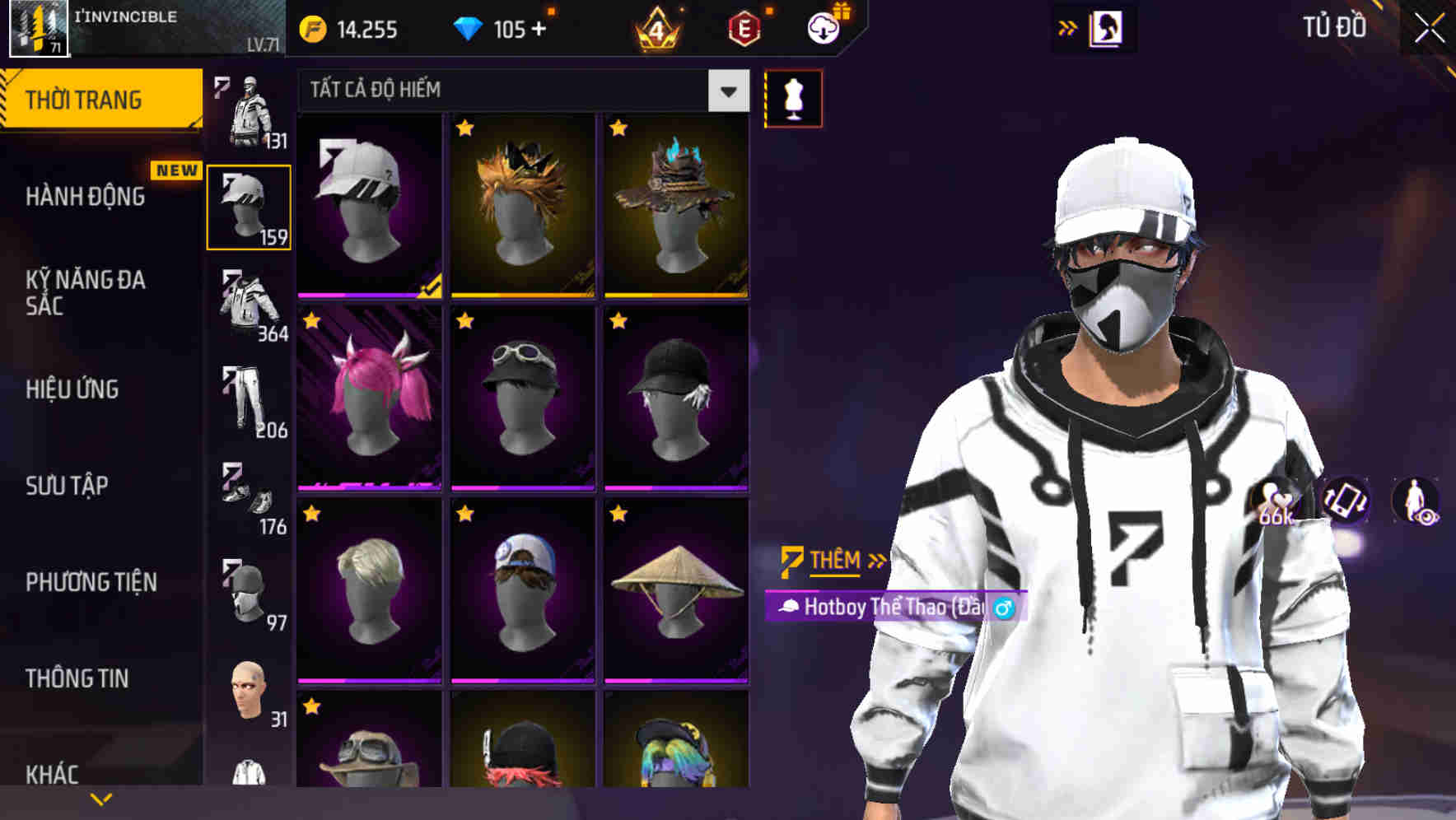Click the gold coin balance icon showing 14.255
Screen dimensions: 1456x820
click(313, 28)
